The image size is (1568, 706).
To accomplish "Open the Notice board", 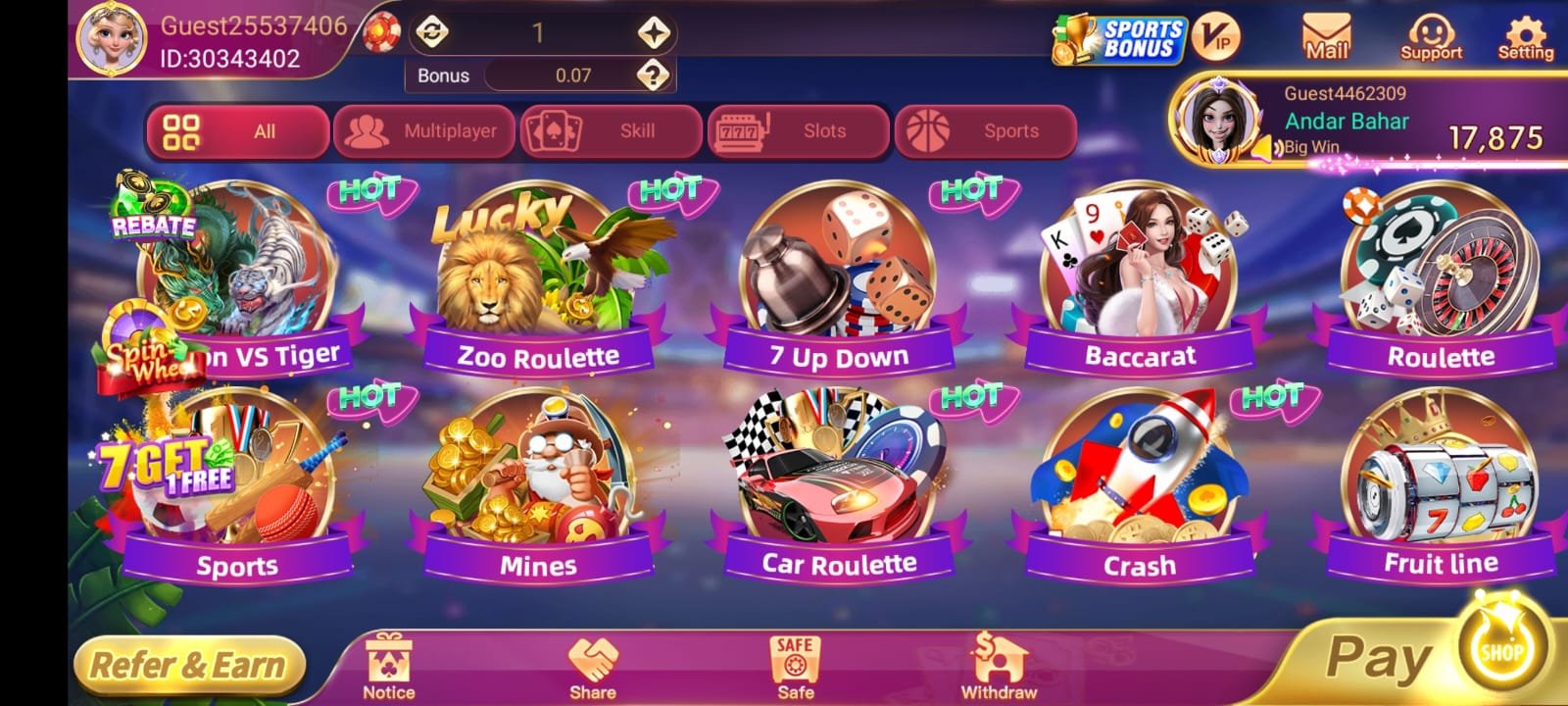I will pyautogui.click(x=388, y=667).
